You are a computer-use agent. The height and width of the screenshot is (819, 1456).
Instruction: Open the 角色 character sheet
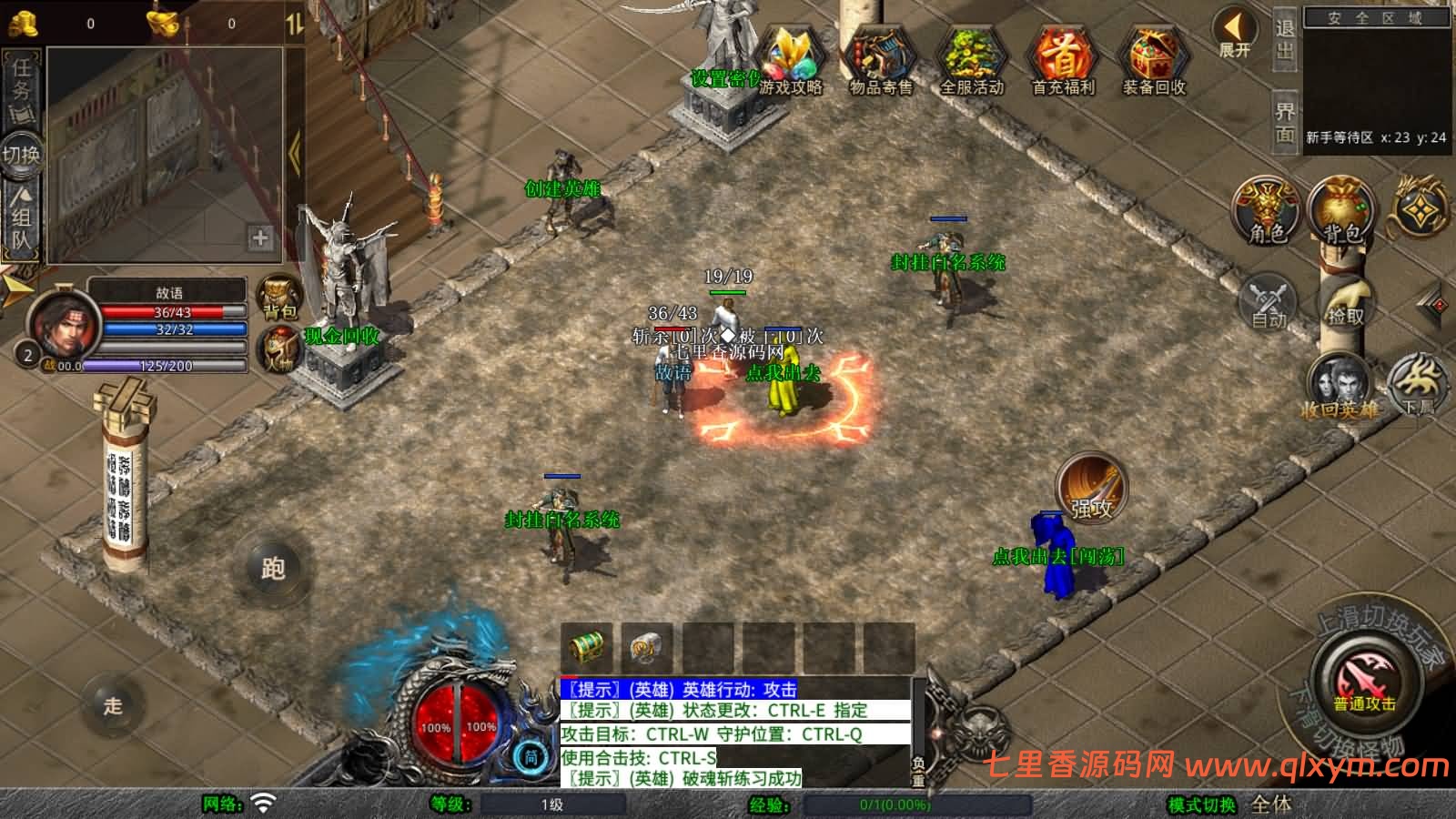(x=1267, y=211)
